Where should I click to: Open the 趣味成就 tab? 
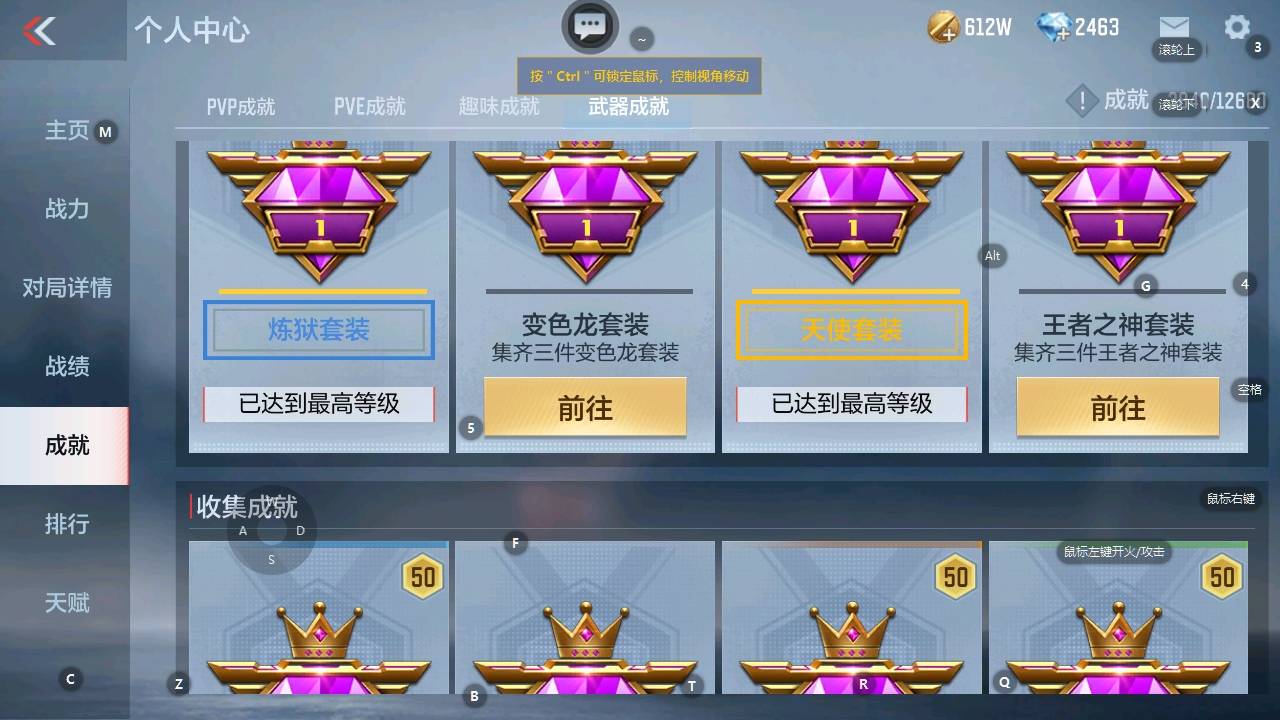[x=498, y=105]
